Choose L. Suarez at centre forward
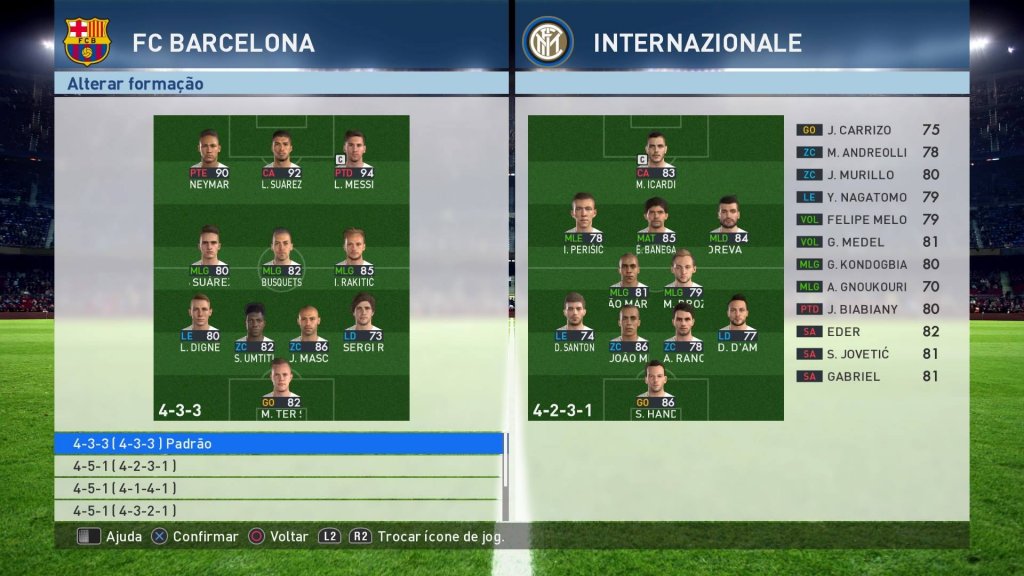 [x=281, y=159]
